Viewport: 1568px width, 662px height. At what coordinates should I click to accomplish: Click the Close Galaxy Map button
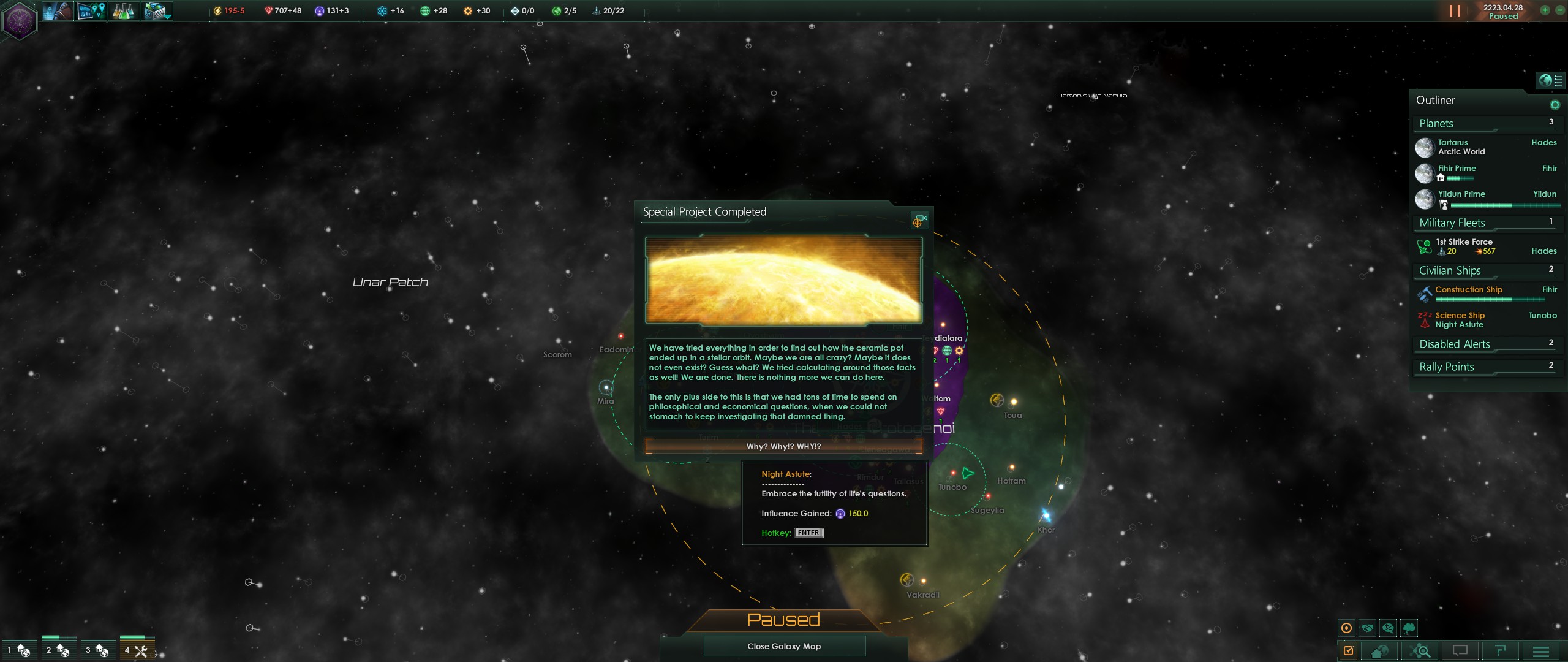pos(784,645)
